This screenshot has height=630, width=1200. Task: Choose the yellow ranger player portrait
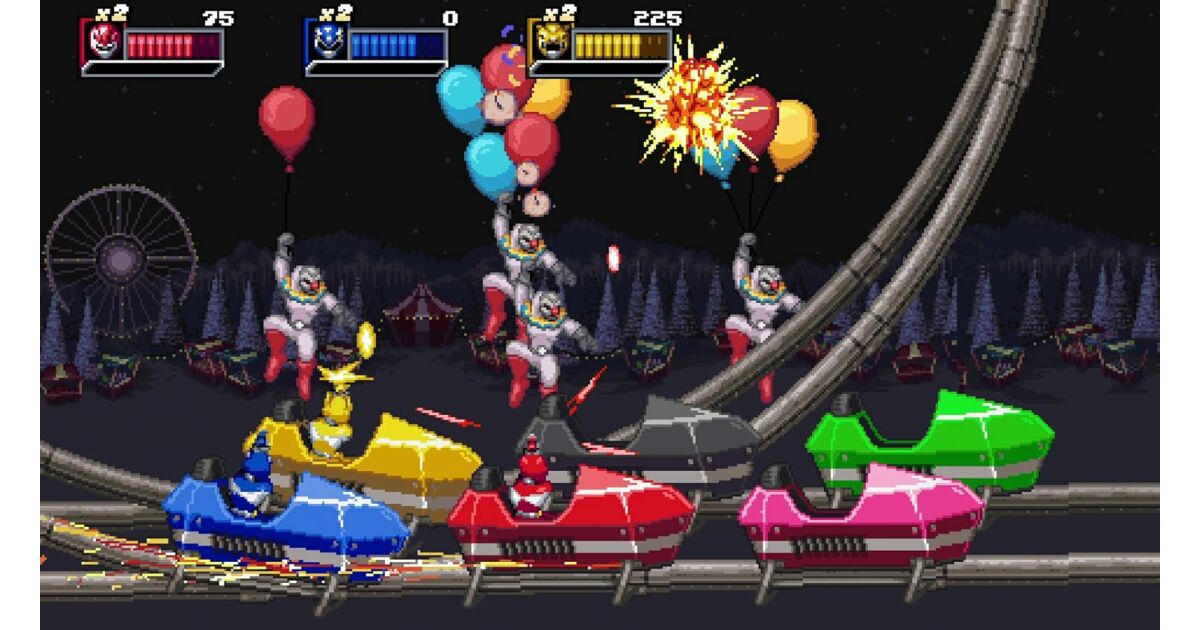tap(551, 43)
